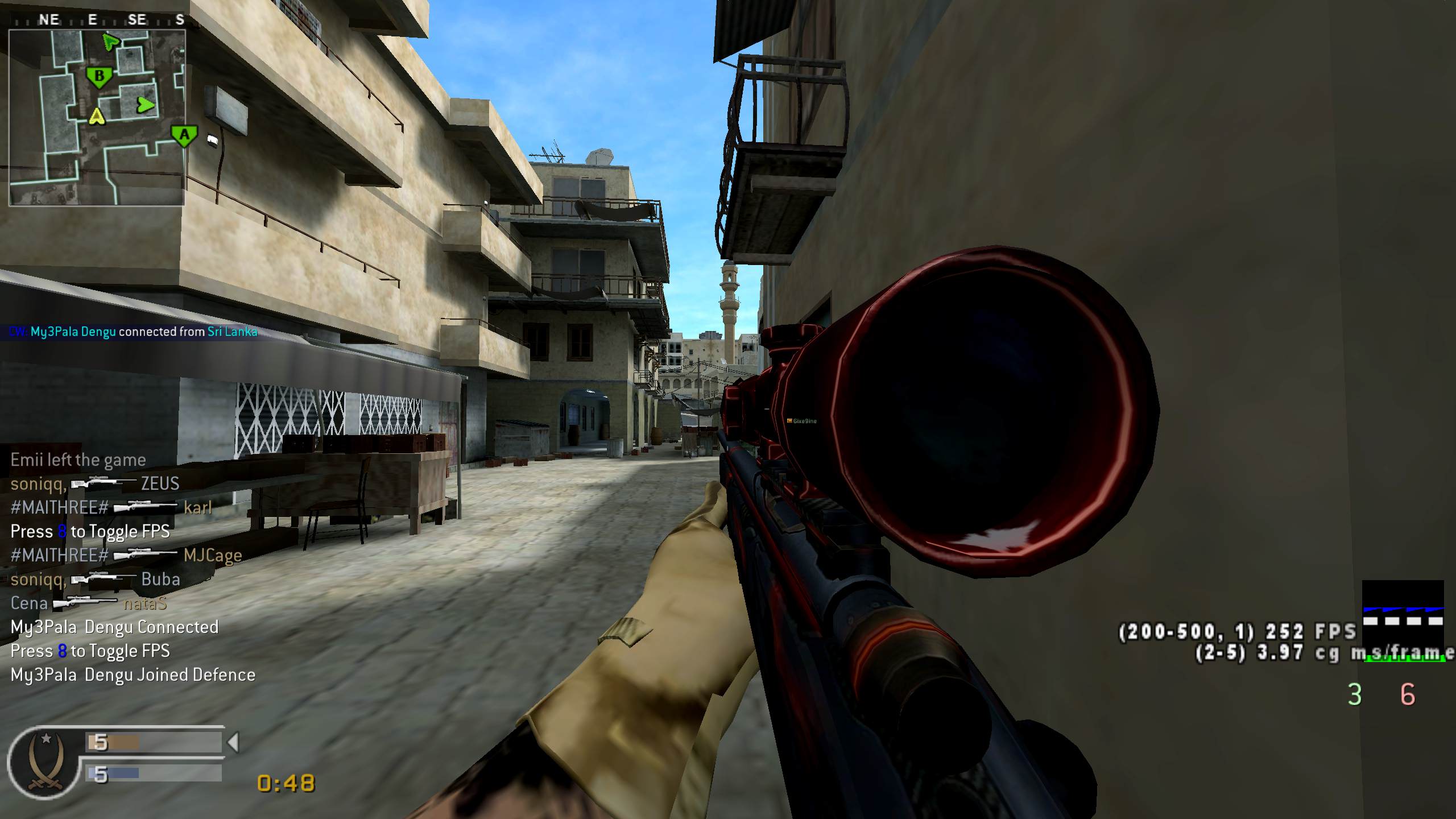Select the B objective marker on minimap

[99, 77]
